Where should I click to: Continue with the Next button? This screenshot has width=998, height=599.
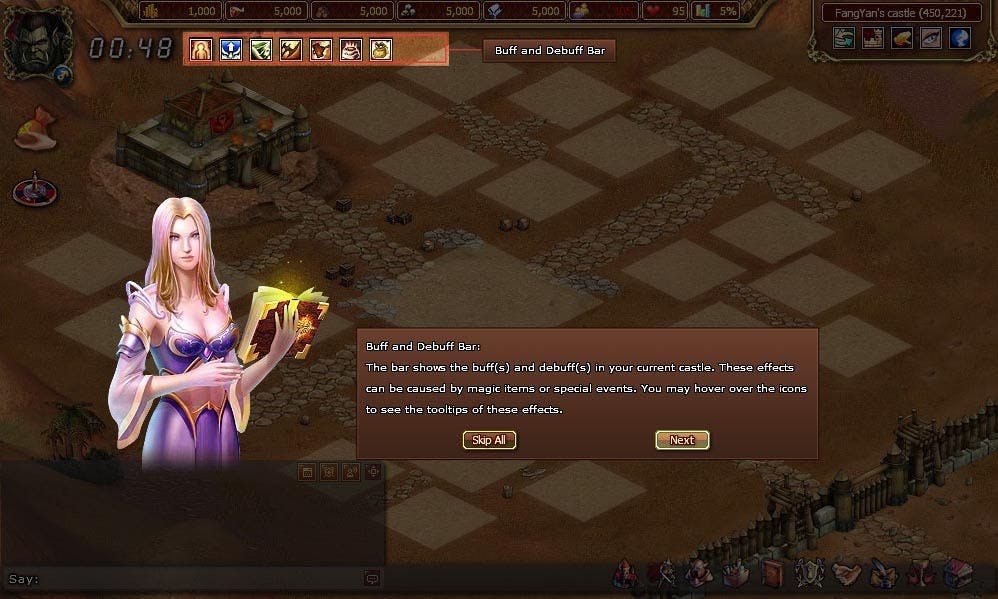tap(682, 440)
